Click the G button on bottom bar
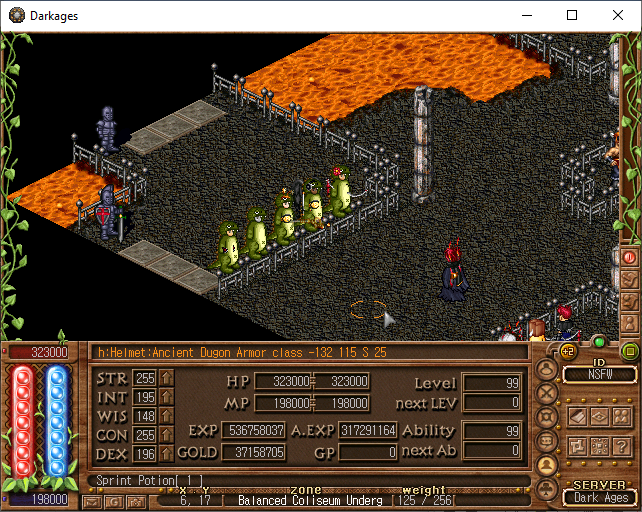Screen dimensions: 642x512 [x=114, y=501]
